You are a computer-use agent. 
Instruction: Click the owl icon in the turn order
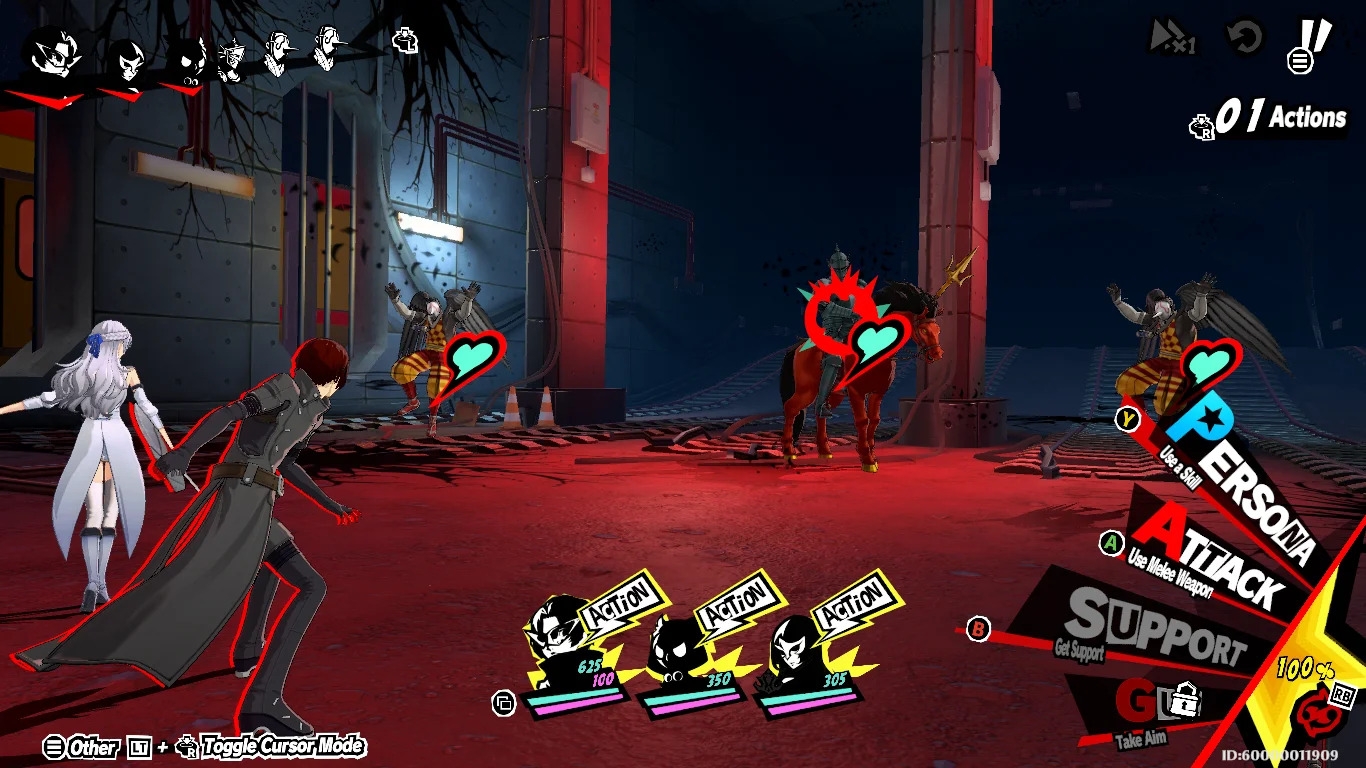click(187, 58)
